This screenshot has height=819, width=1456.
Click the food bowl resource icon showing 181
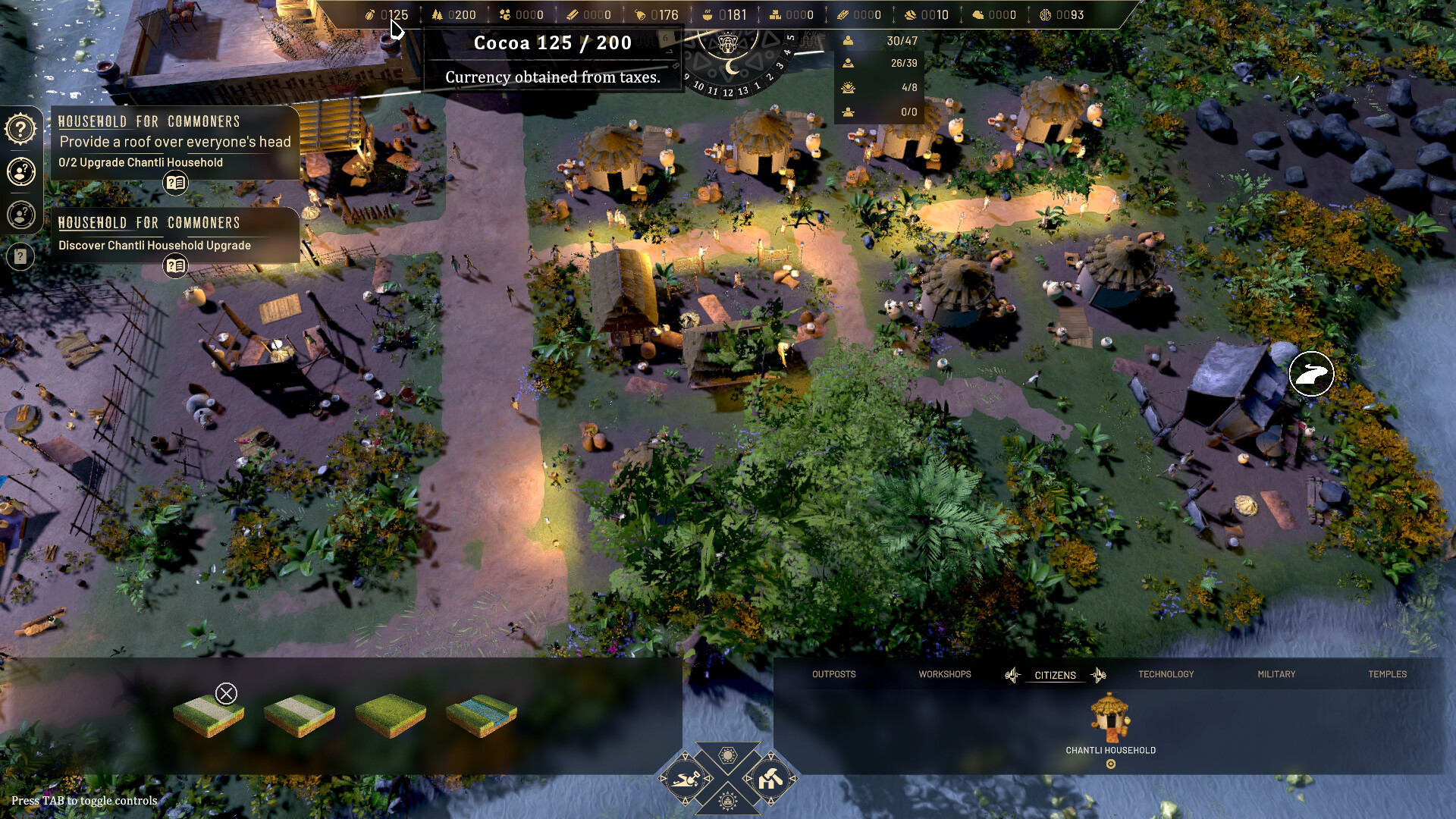pos(708,14)
